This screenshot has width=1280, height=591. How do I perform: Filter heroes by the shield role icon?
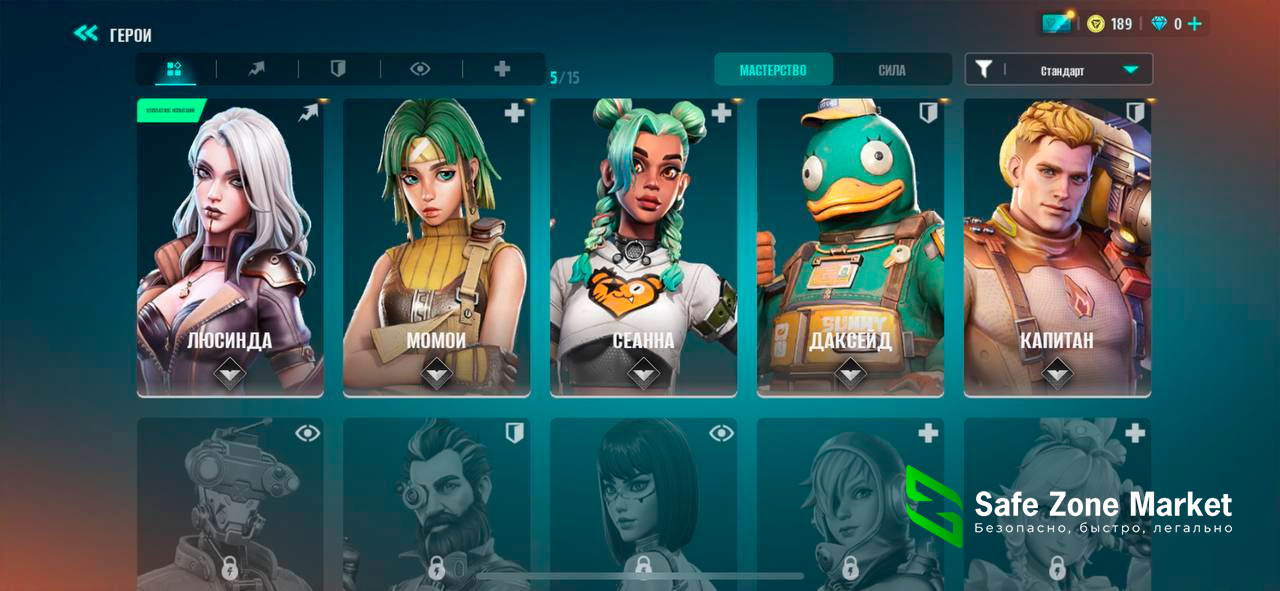(339, 69)
